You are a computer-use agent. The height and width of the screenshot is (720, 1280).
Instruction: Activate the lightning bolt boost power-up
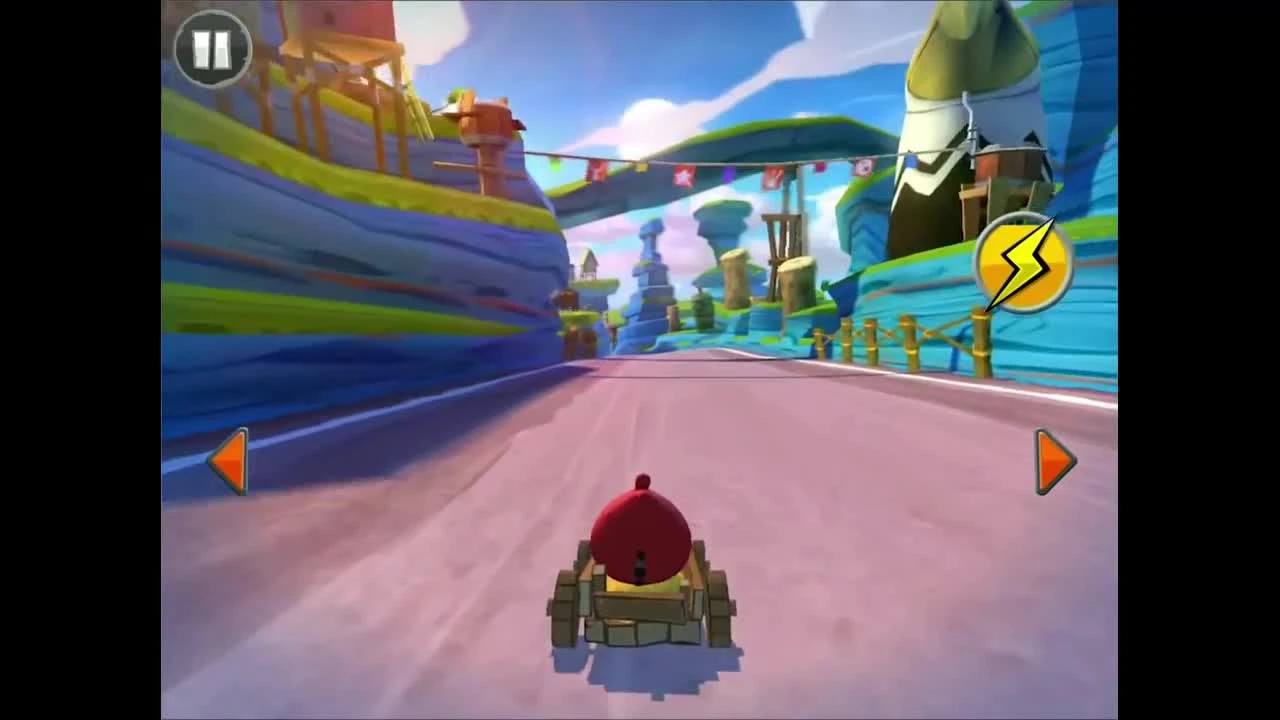click(1022, 263)
